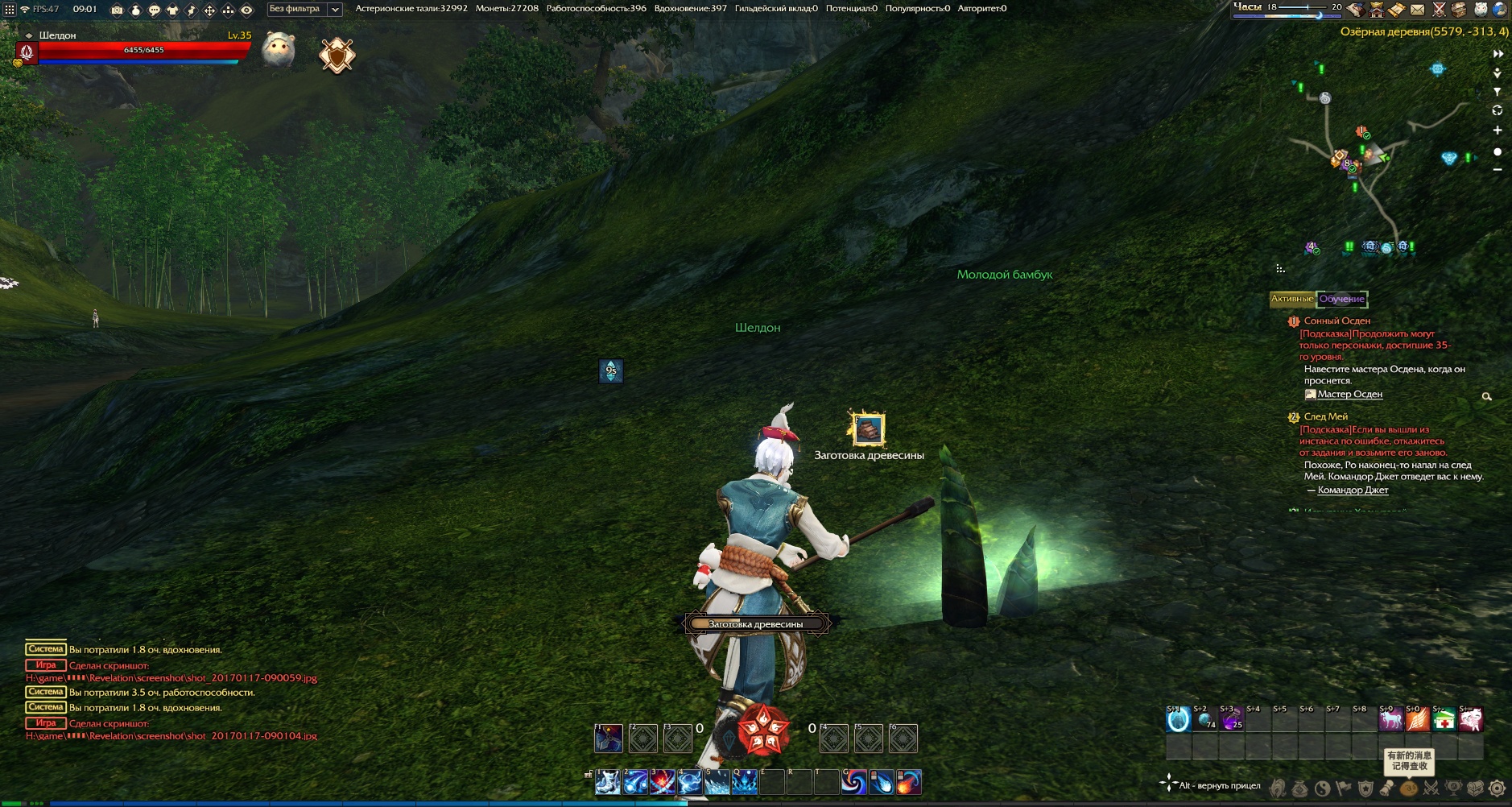Switch to the 'Обучение' quest tab

pyautogui.click(x=1341, y=299)
